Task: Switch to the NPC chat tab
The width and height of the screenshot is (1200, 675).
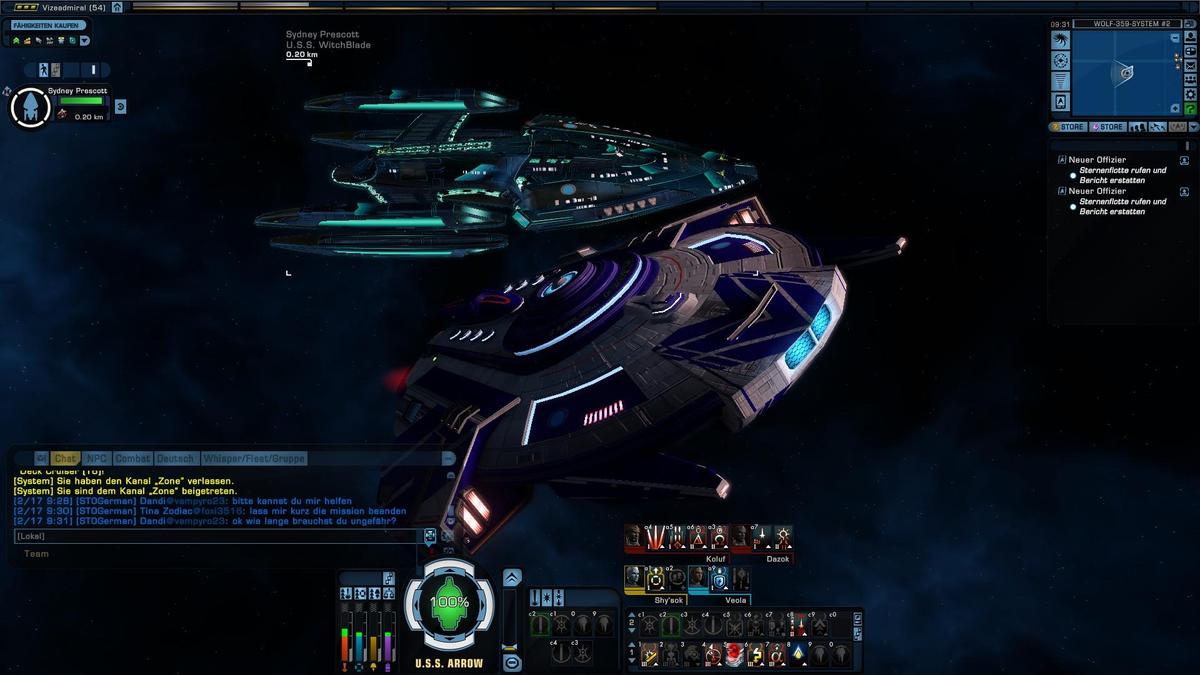Action: point(96,459)
